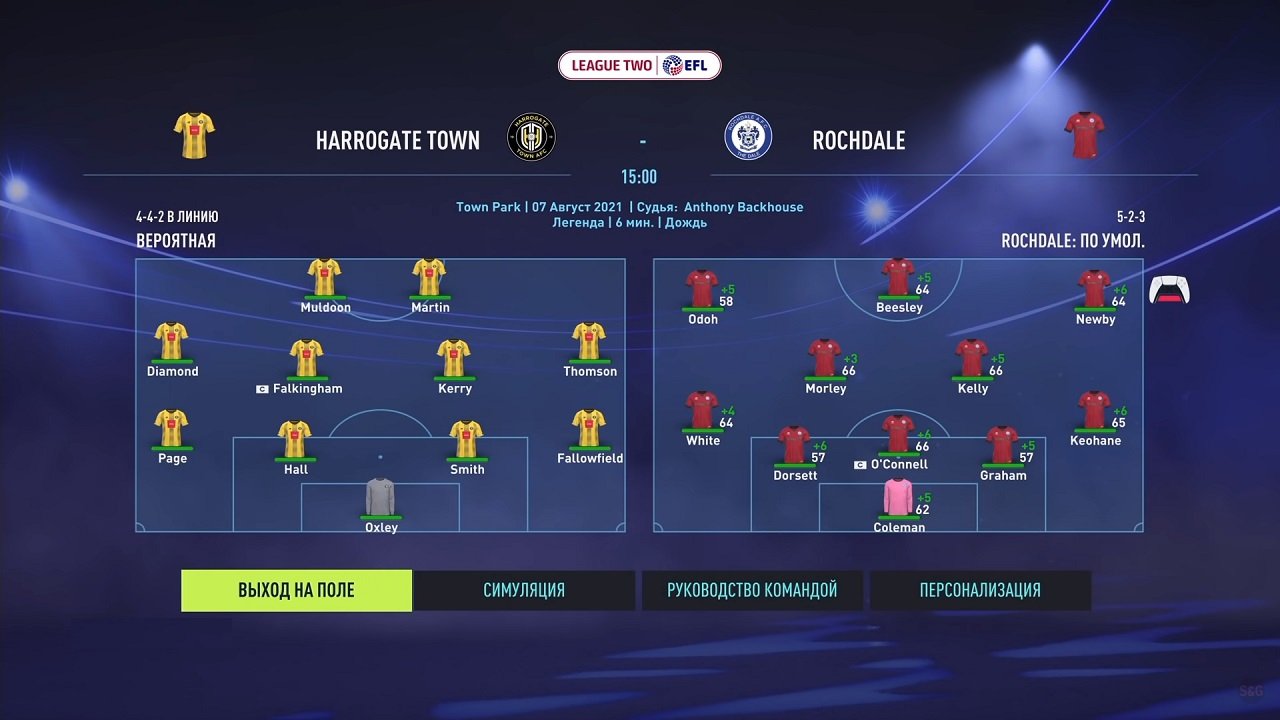Screen dimensions: 1280x720
Task: Open the ПЕРСОНАЛИЗАЦИЯ menu
Action: pyautogui.click(x=980, y=590)
